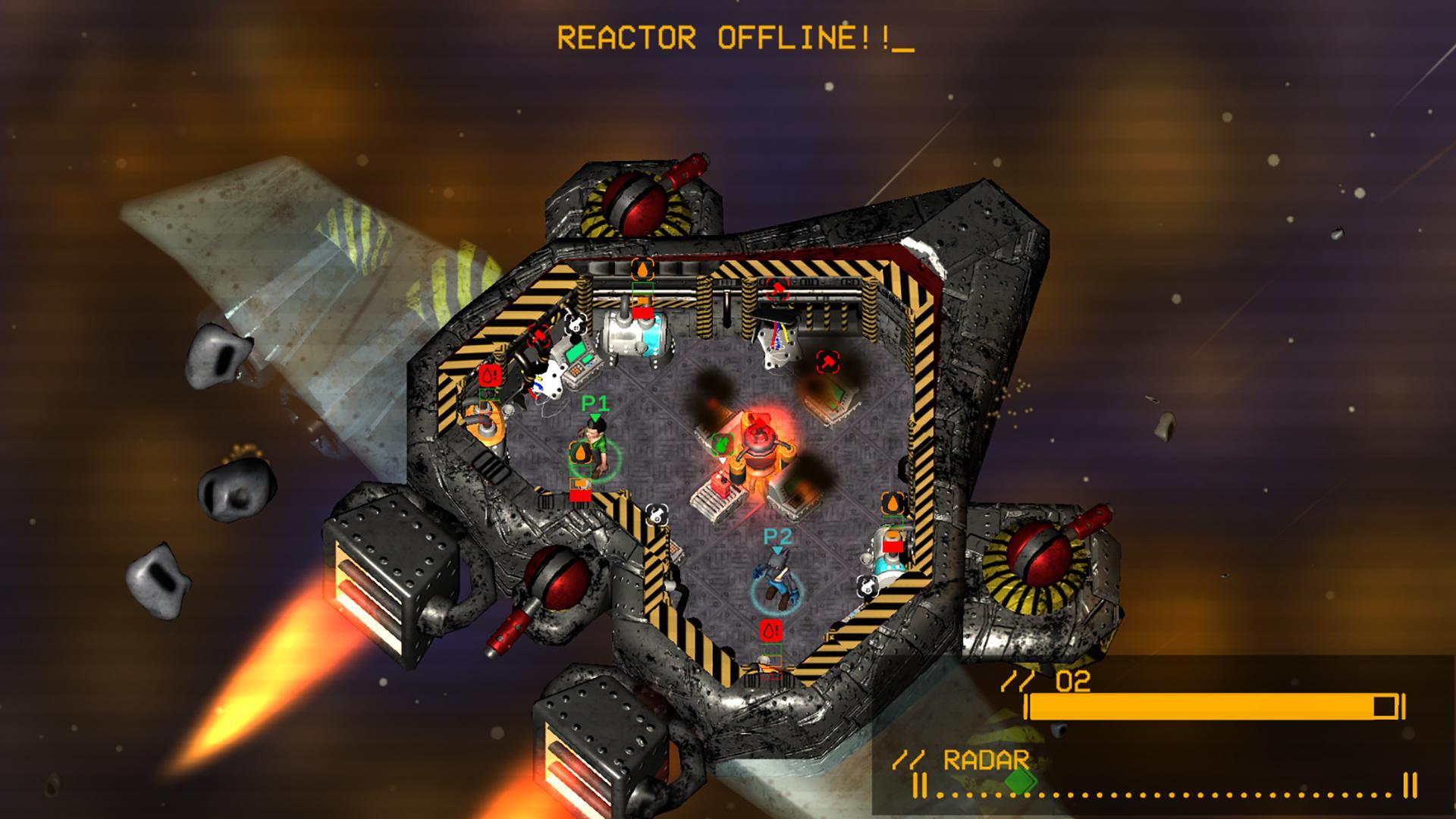
Task: Click the white cannon icon near the bottom hallway
Action: coord(657,515)
